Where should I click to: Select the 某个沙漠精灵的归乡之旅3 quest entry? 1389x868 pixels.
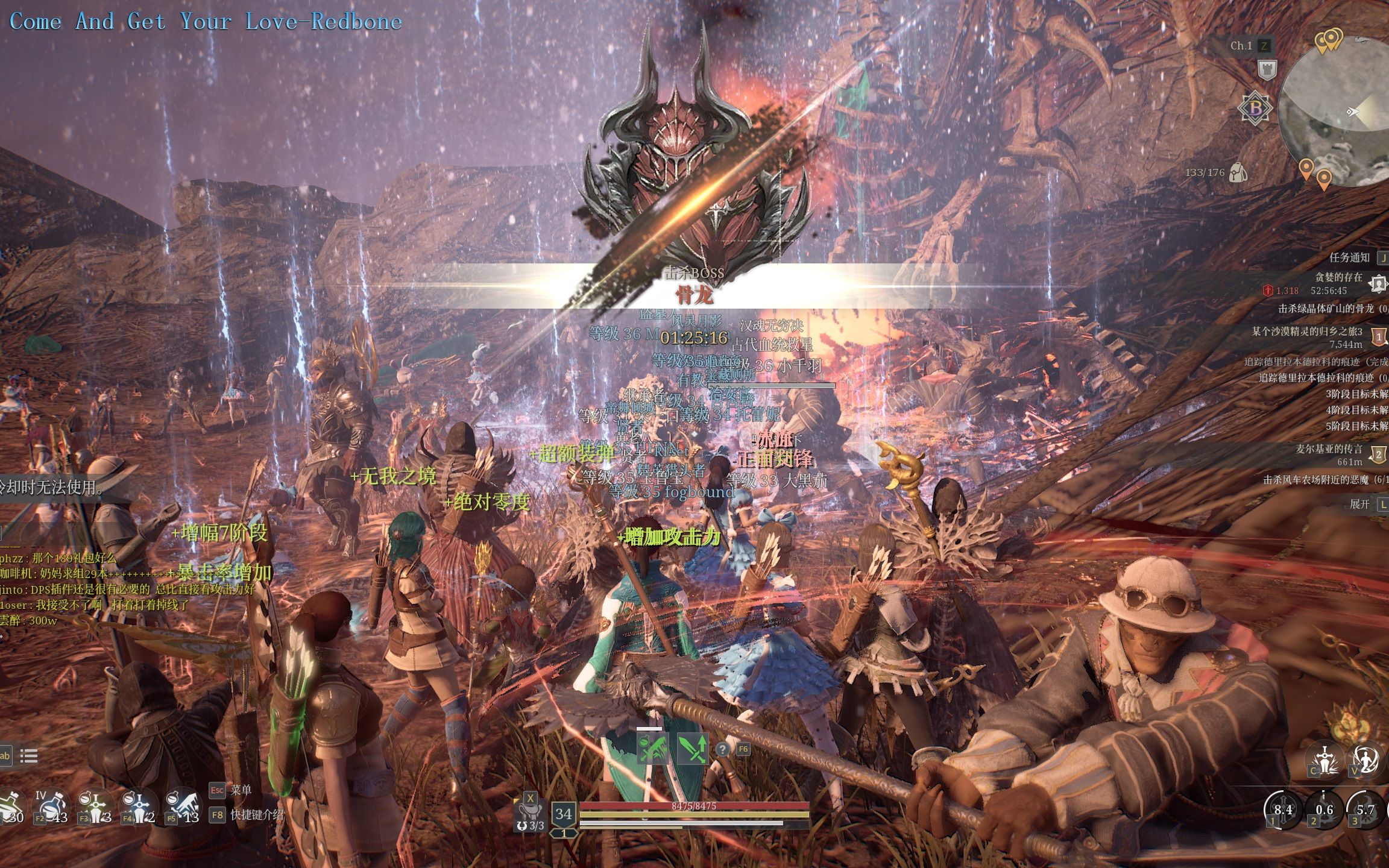coord(1306,332)
